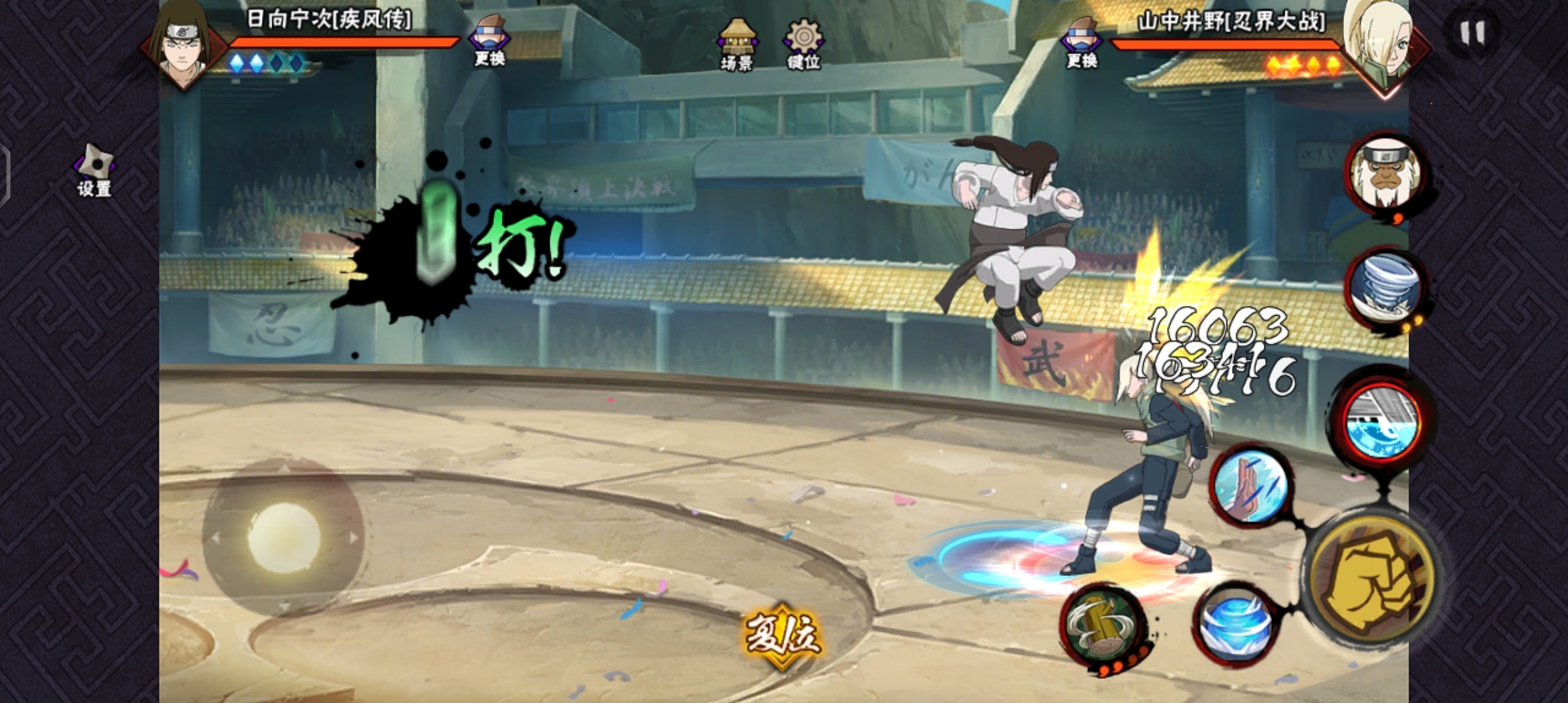This screenshot has height=703, width=1568.
Task: Tap 更换 to swap the left ninja
Action: (490, 42)
